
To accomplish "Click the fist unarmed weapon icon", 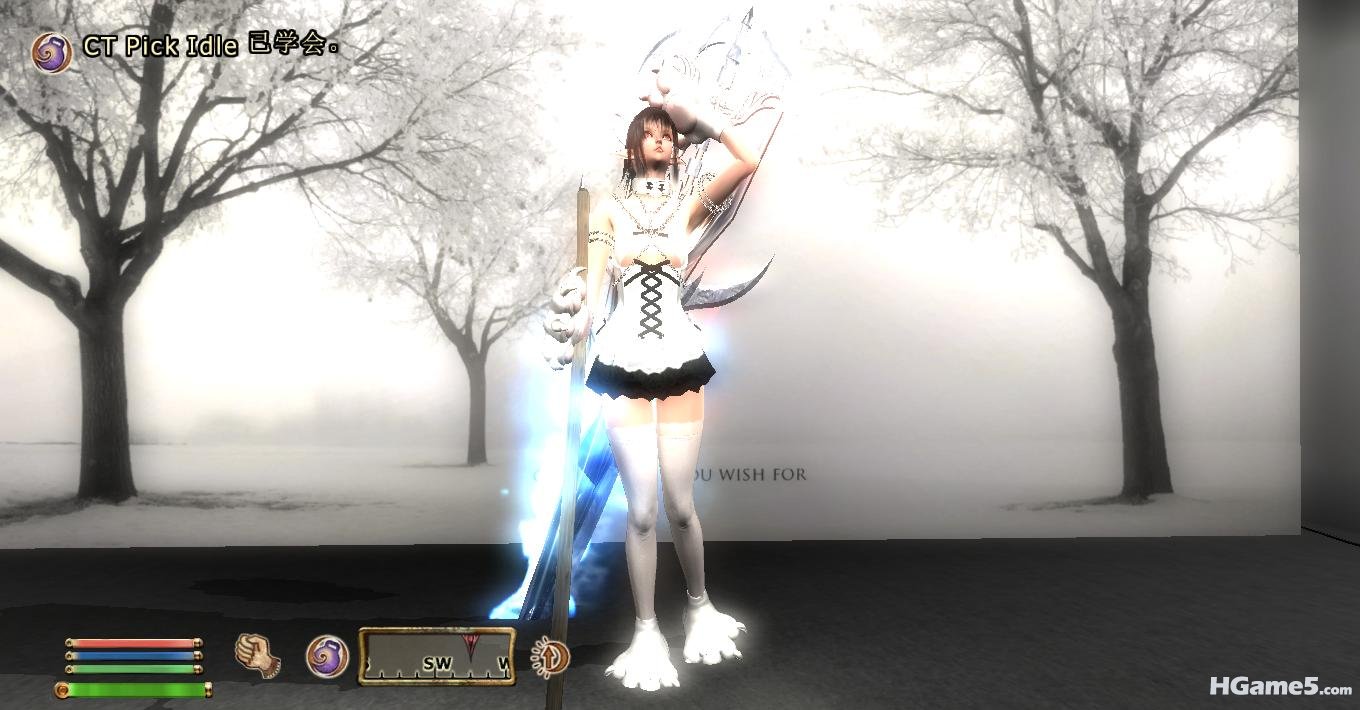I will click(x=257, y=655).
